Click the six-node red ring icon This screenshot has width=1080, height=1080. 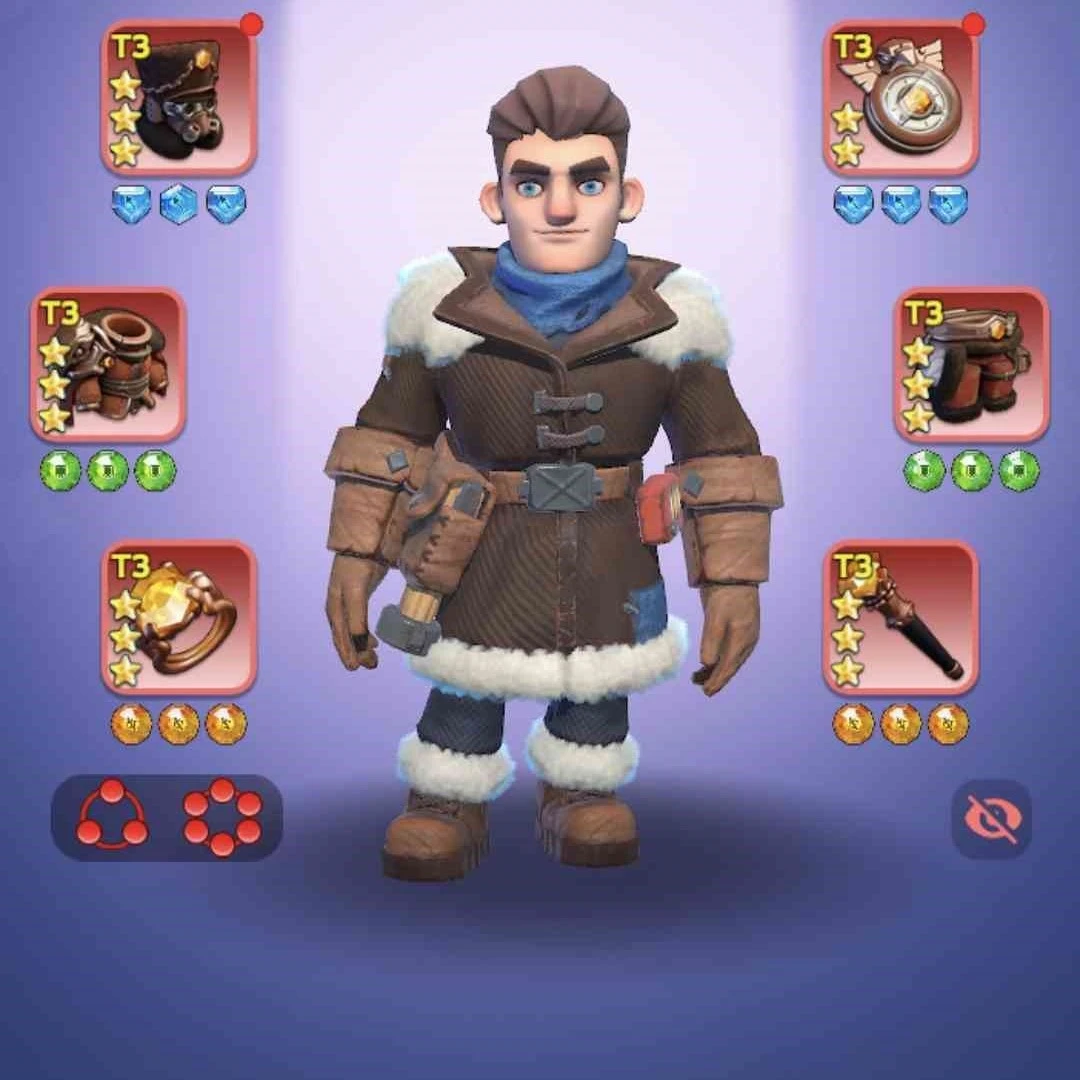[x=222, y=817]
